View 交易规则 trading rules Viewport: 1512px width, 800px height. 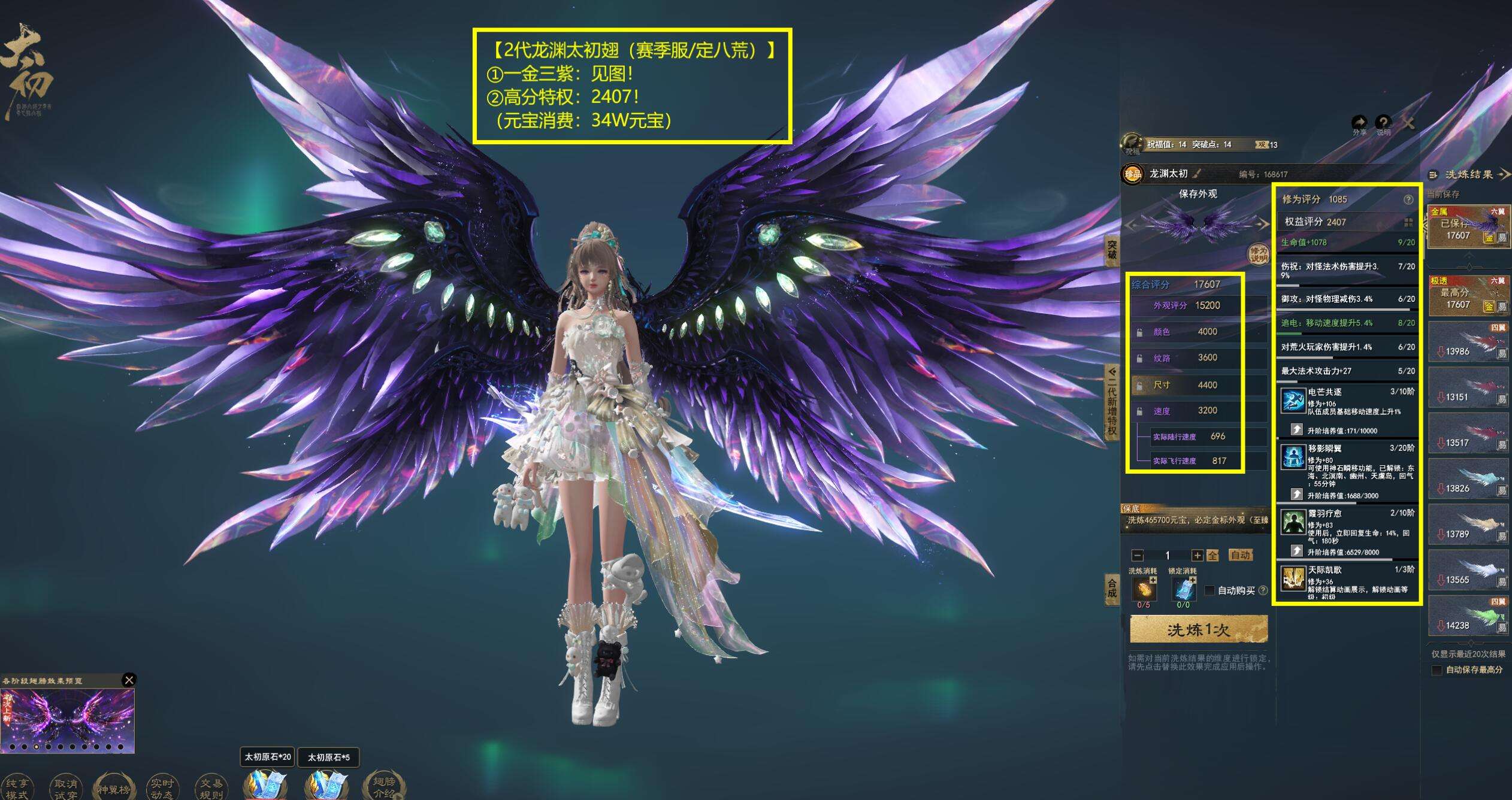[211, 787]
